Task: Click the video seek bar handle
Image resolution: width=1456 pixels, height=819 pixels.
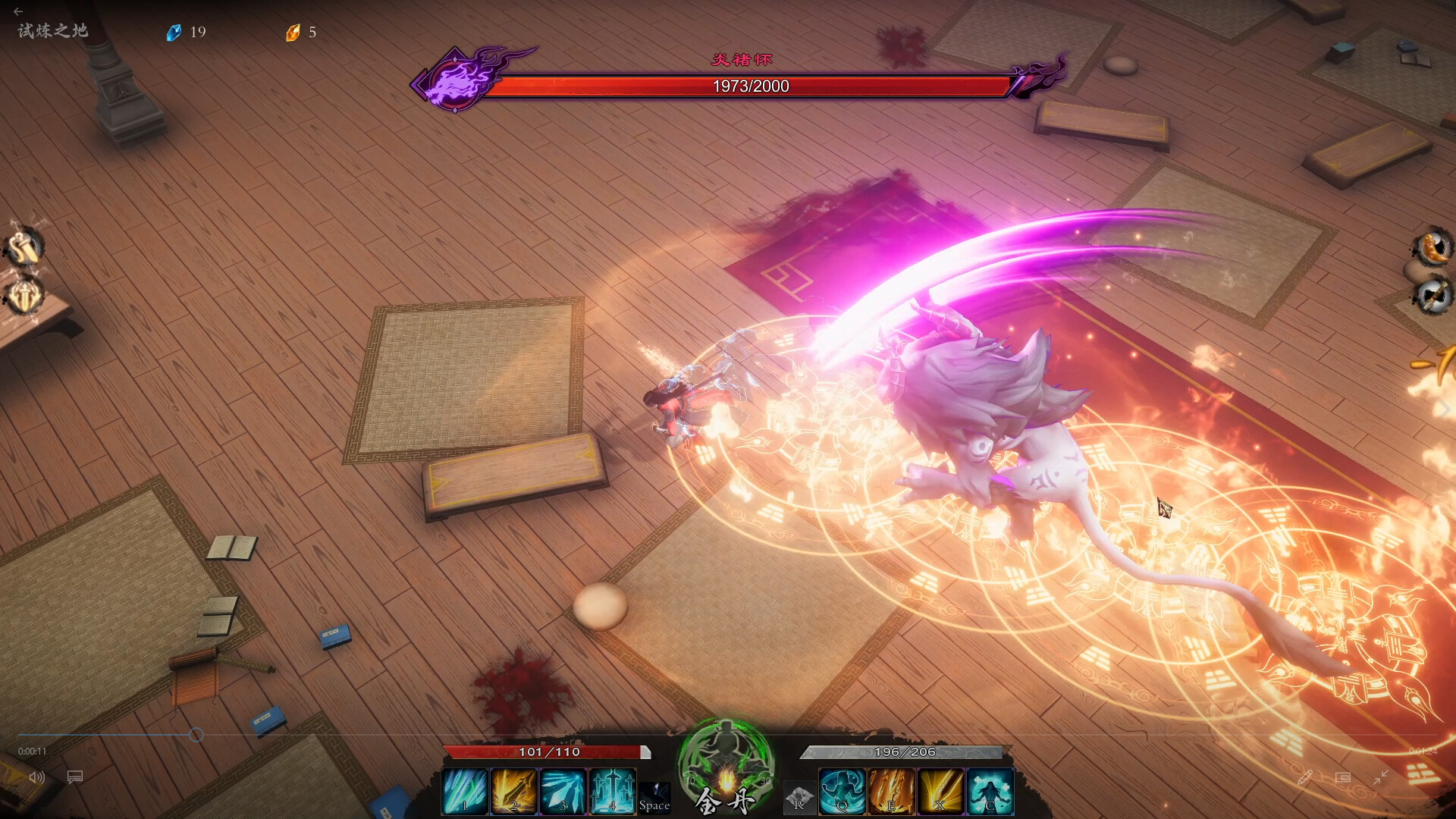Action: [196, 735]
